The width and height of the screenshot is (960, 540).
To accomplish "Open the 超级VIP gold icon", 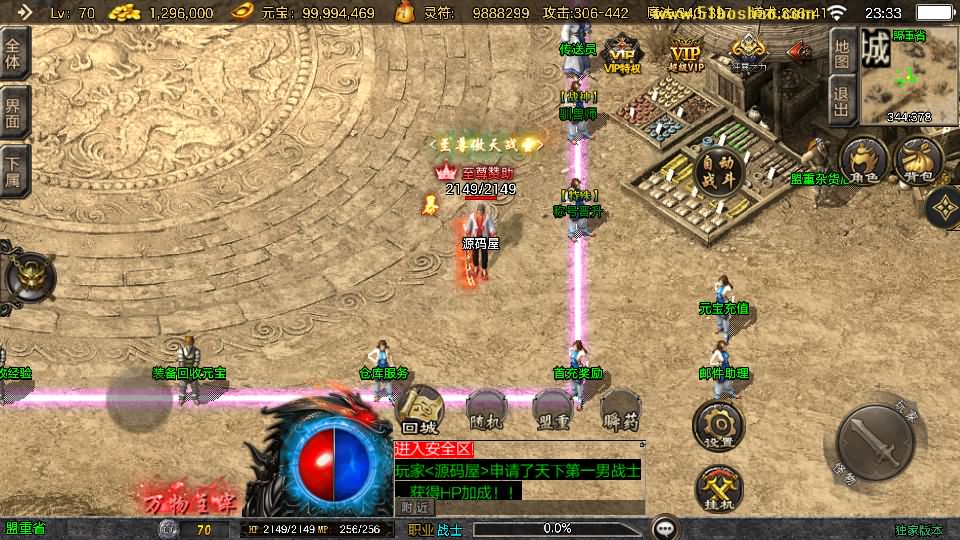I will 685,55.
